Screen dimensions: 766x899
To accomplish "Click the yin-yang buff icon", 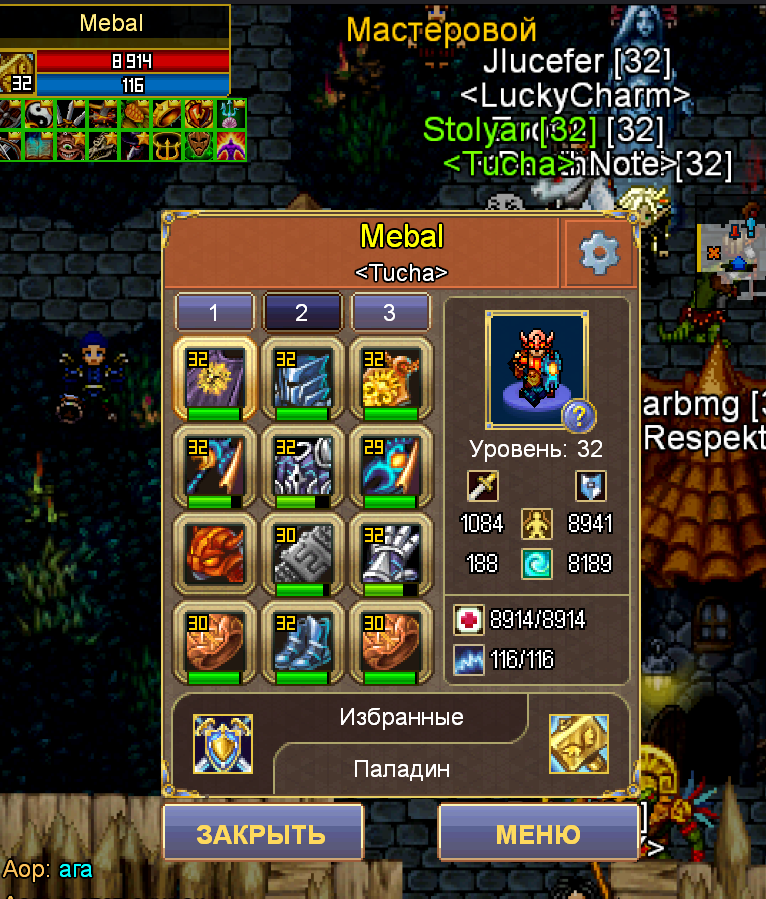I will pyautogui.click(x=40, y=113).
